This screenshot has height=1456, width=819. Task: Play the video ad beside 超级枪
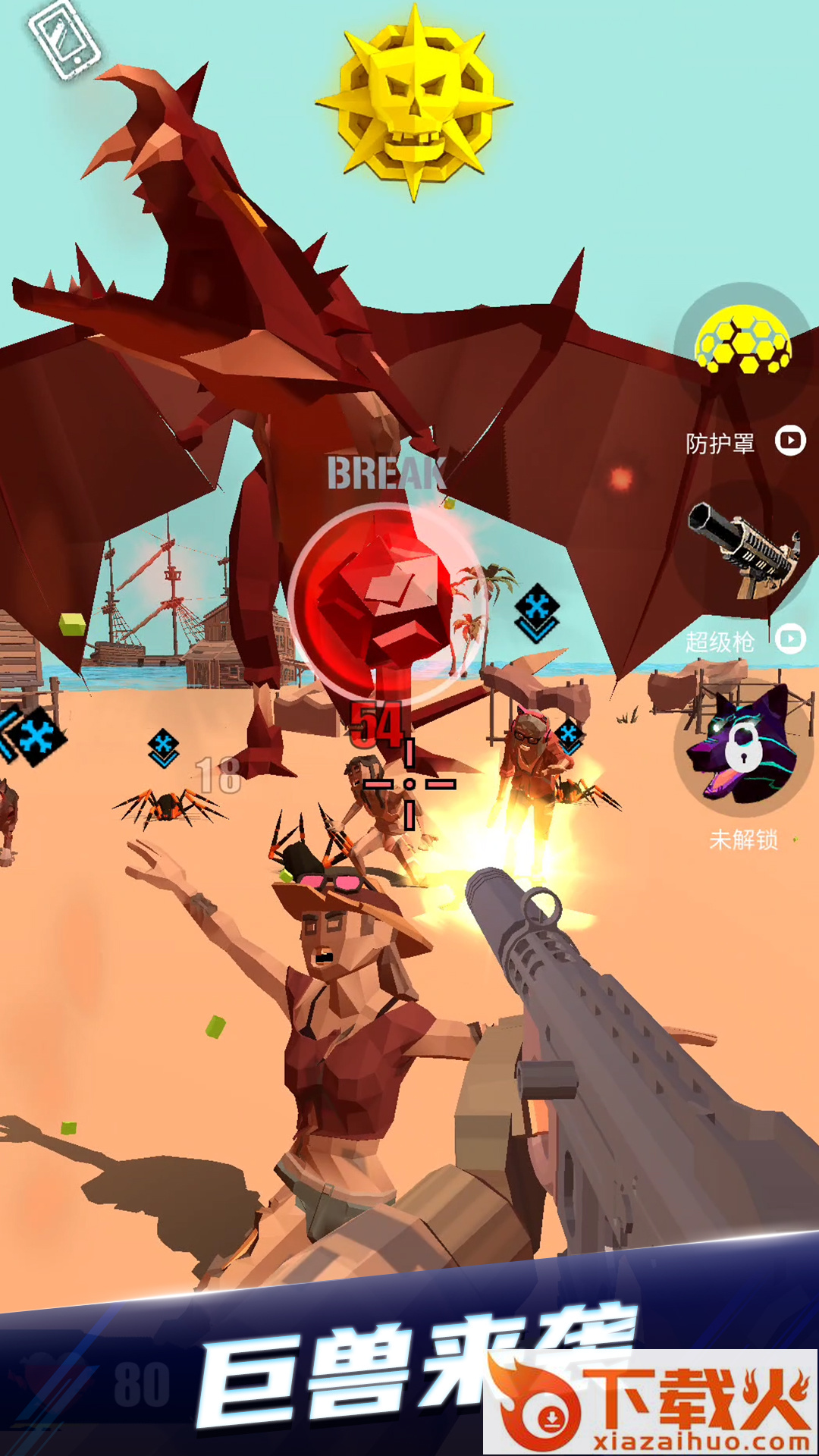click(791, 639)
